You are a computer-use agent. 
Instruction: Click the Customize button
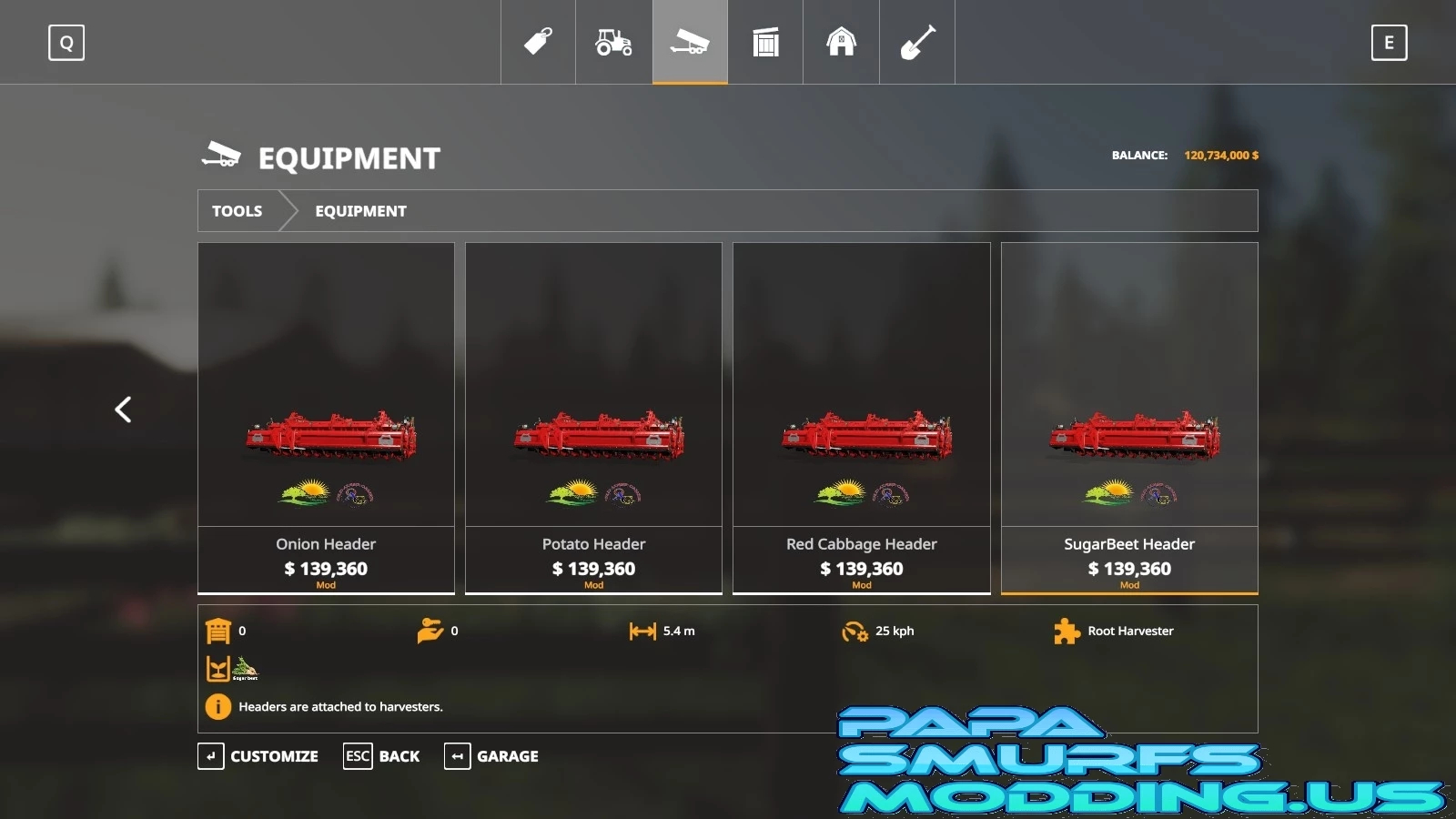click(258, 756)
